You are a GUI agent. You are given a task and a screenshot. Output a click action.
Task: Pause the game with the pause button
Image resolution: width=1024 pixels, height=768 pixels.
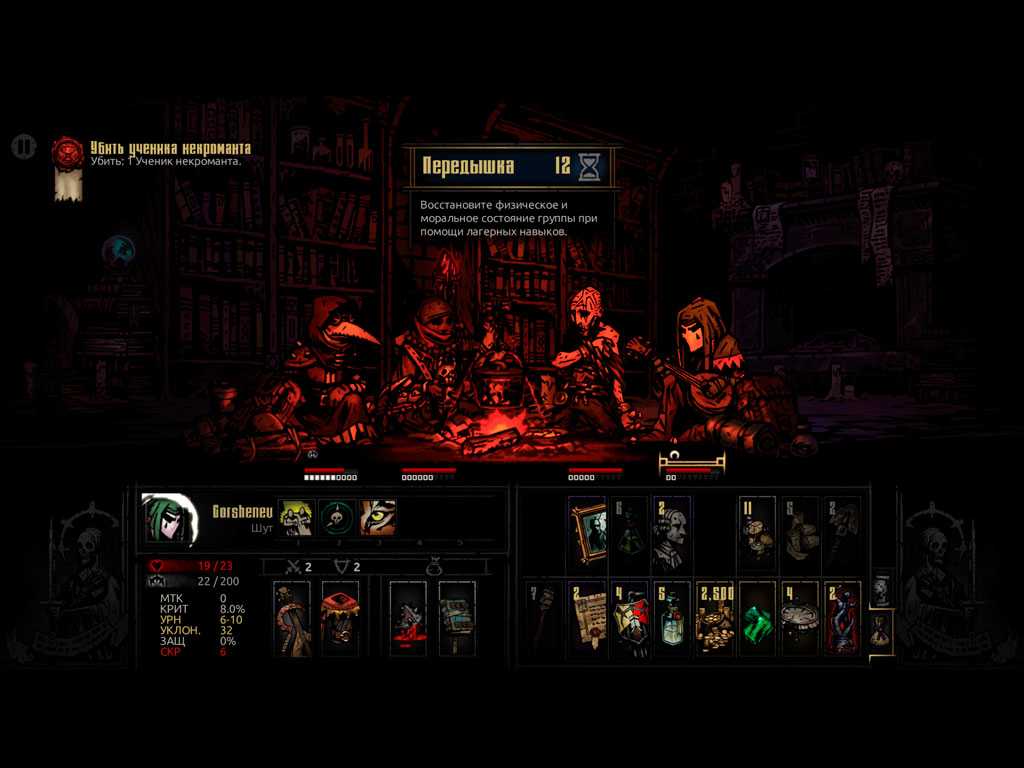23,147
